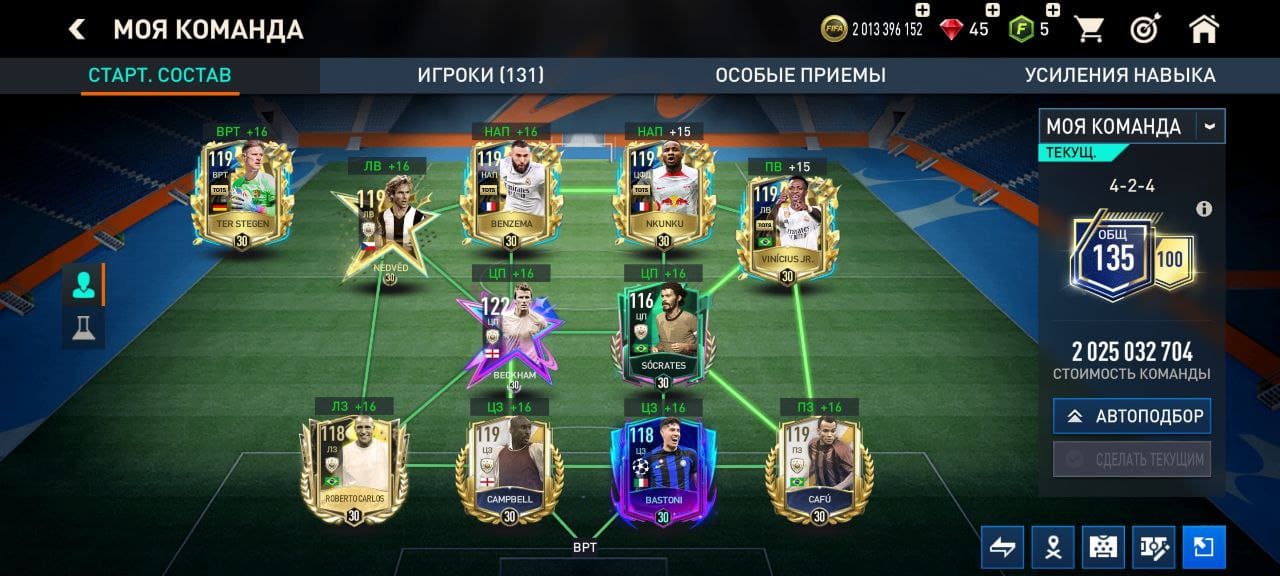Show the Усиления навыка tab

point(1119,75)
